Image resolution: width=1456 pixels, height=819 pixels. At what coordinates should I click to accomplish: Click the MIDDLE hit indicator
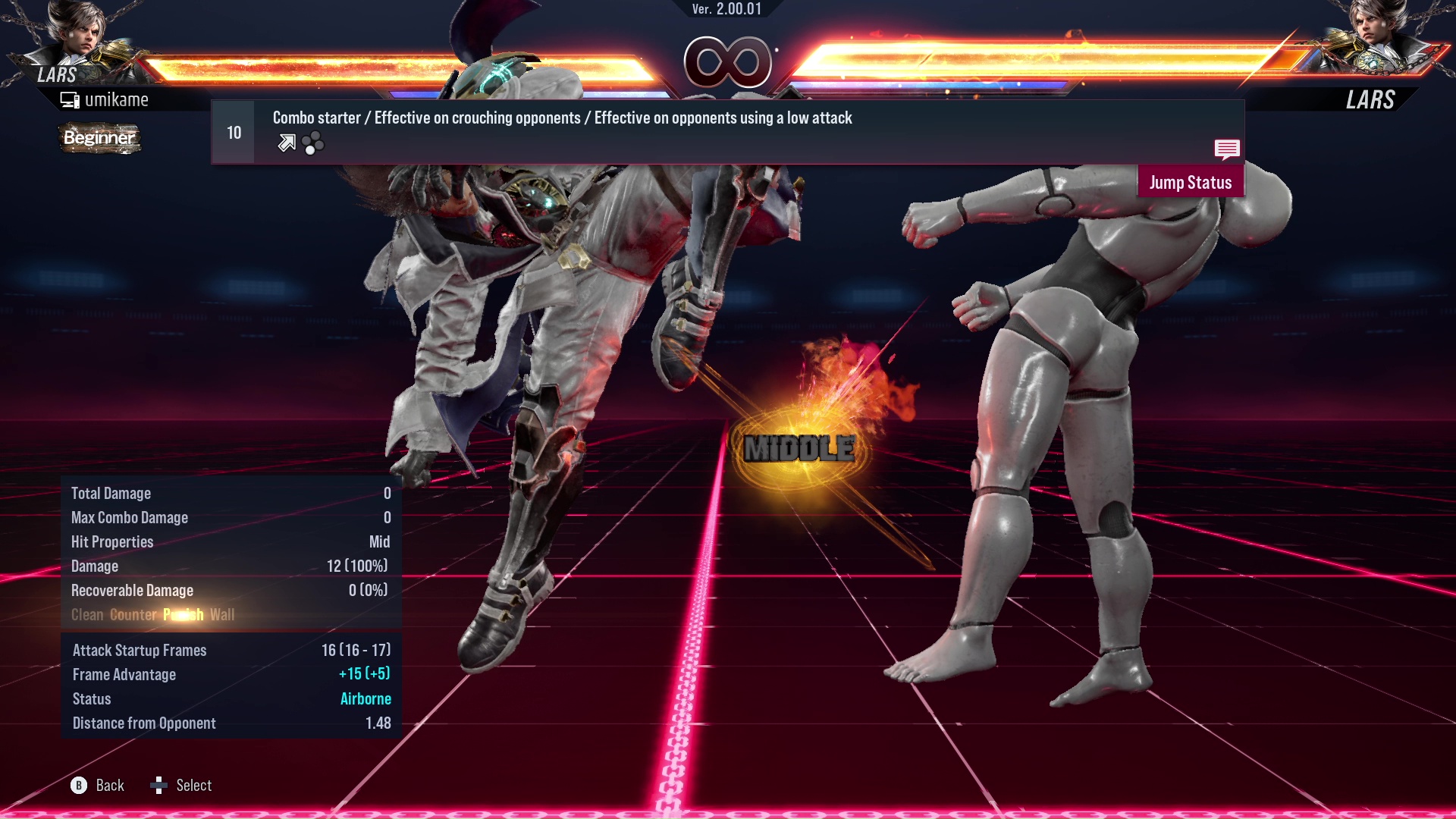click(x=799, y=448)
